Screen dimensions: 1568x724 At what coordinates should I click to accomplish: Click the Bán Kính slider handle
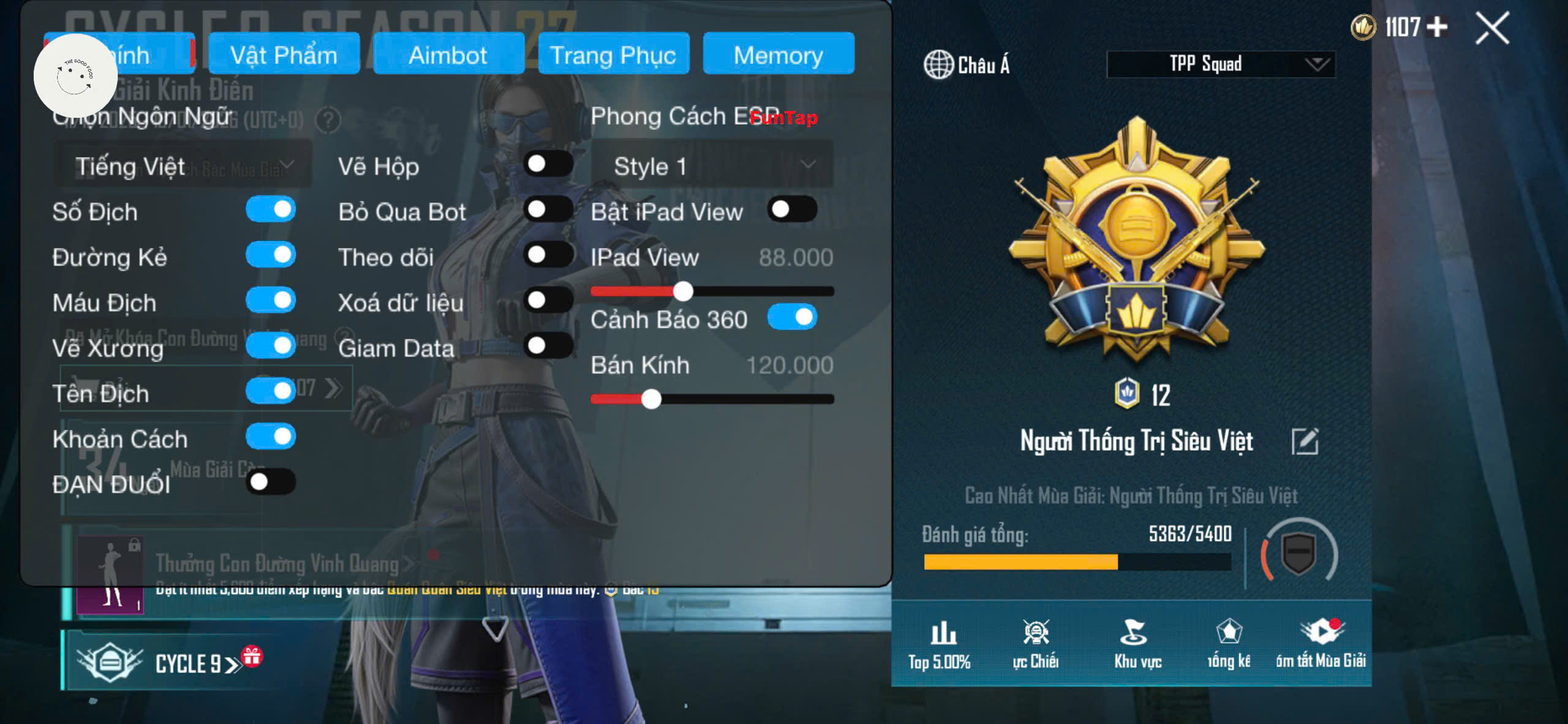point(651,399)
